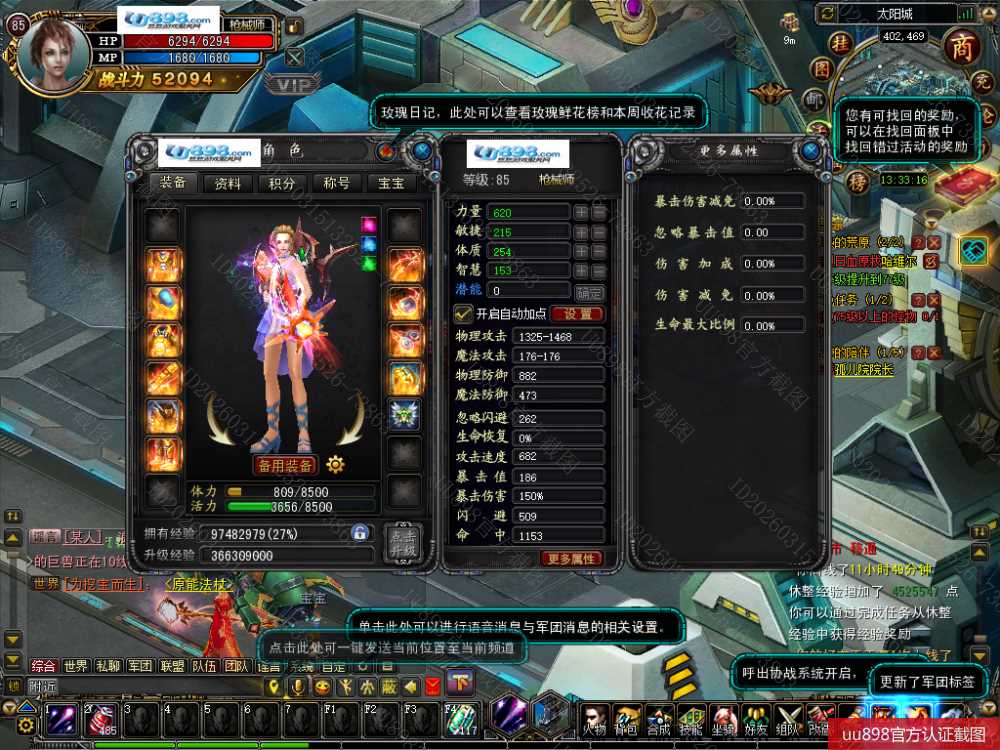This screenshot has height=750, width=1000.
Task: Open the 技能 skills menu
Action: [692, 719]
